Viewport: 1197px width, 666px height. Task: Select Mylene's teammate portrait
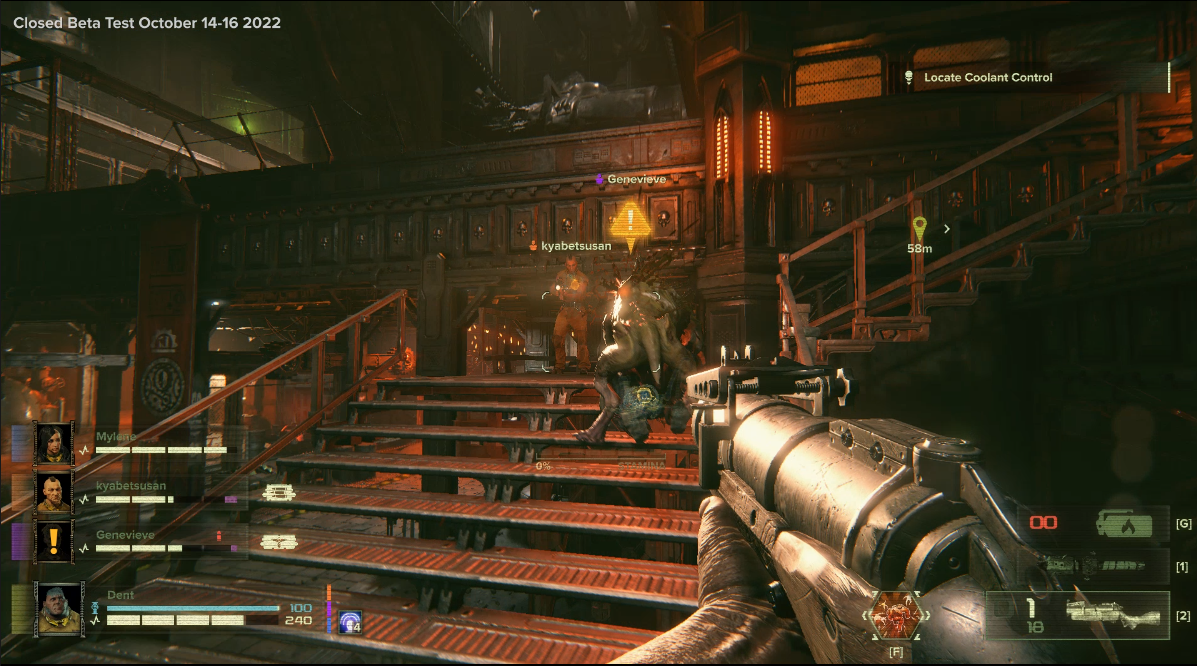tap(53, 443)
